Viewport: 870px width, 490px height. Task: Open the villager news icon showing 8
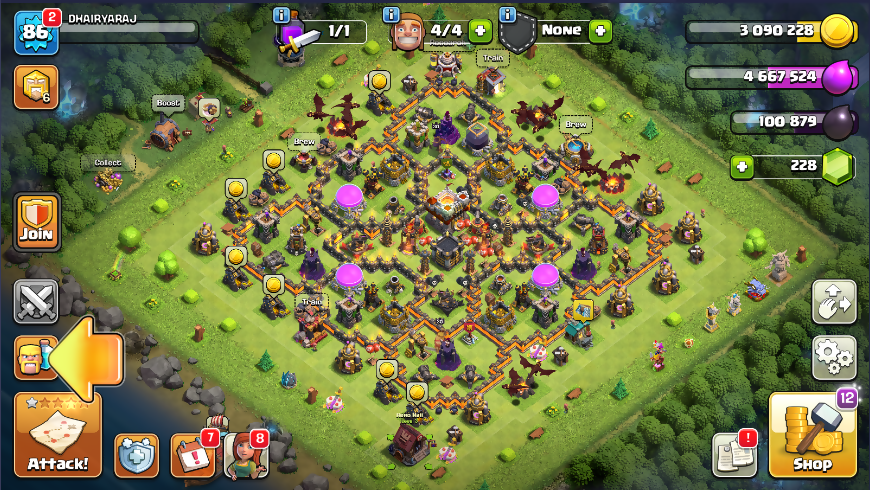pos(246,455)
